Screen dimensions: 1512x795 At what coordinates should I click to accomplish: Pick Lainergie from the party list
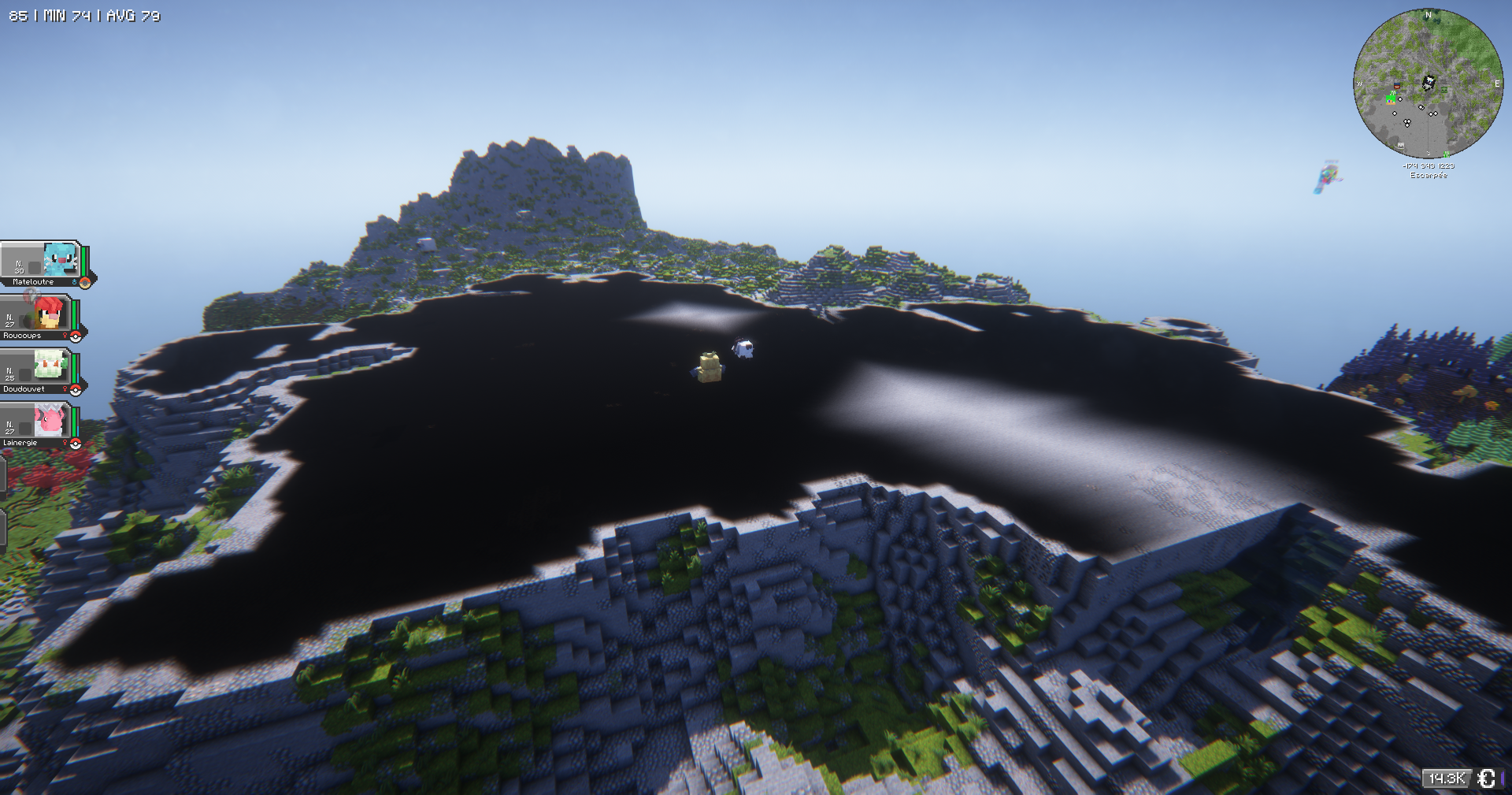tap(39, 425)
